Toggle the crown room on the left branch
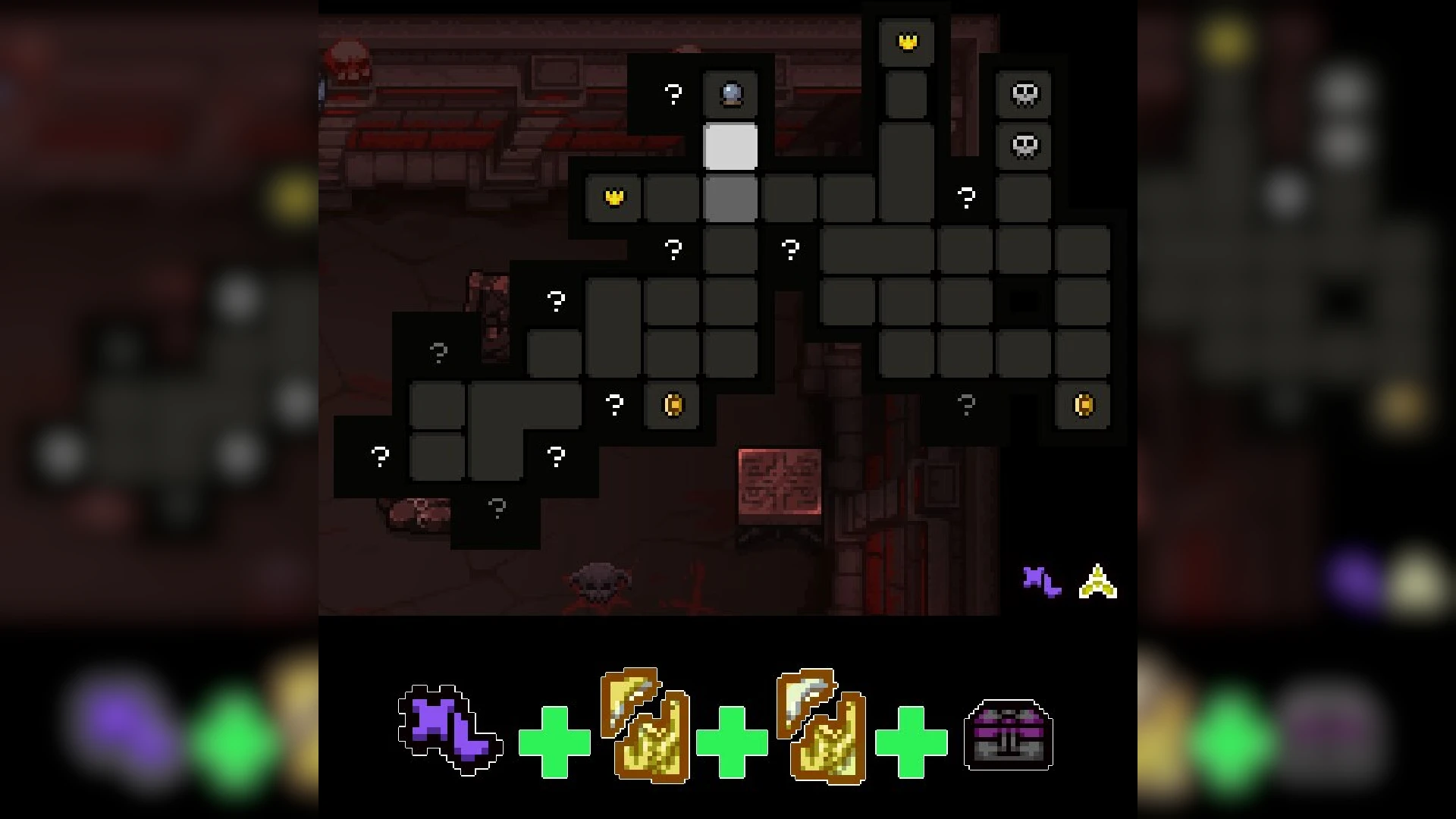Image resolution: width=1456 pixels, height=819 pixels. click(x=613, y=197)
